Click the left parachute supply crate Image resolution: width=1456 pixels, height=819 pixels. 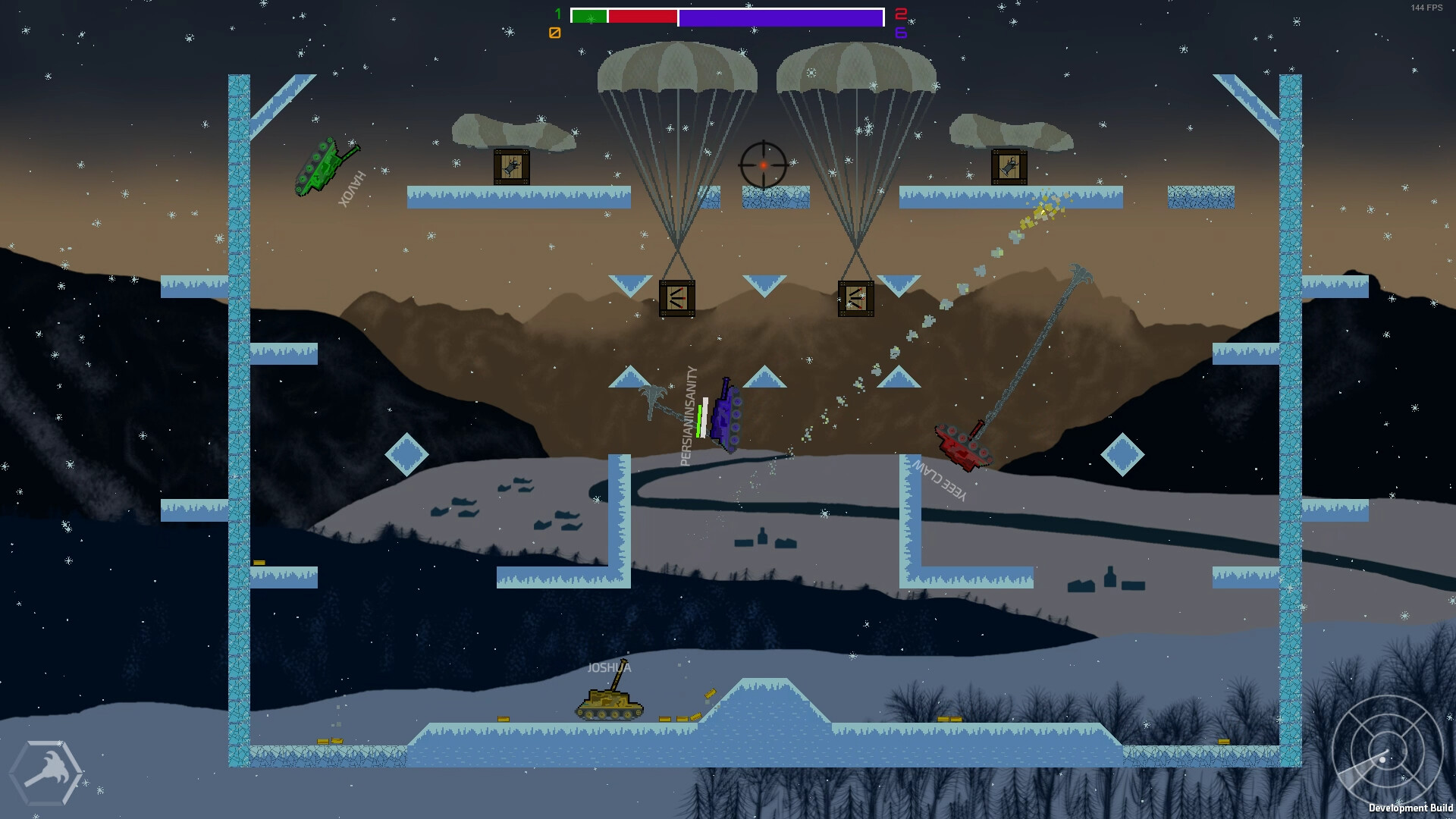point(676,296)
